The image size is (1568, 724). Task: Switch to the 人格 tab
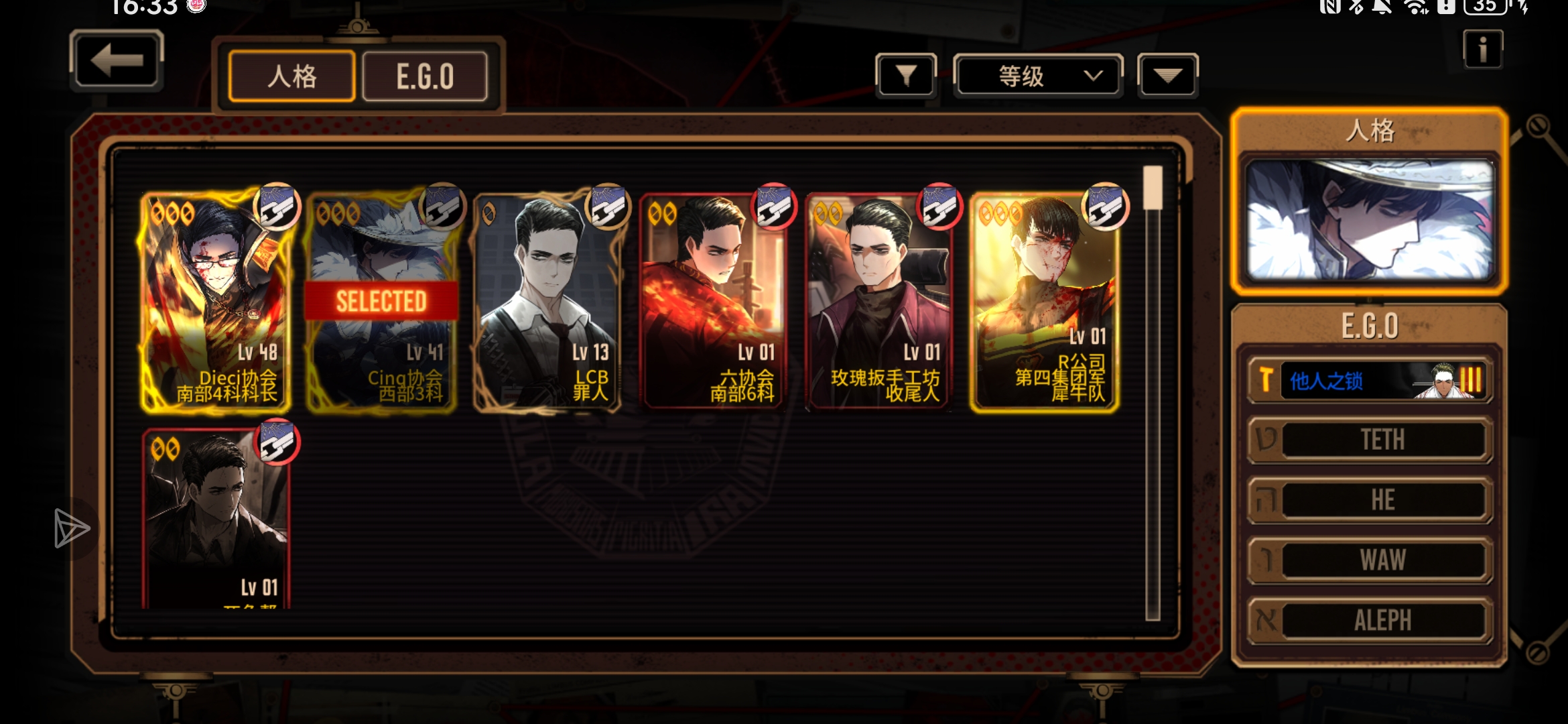291,76
